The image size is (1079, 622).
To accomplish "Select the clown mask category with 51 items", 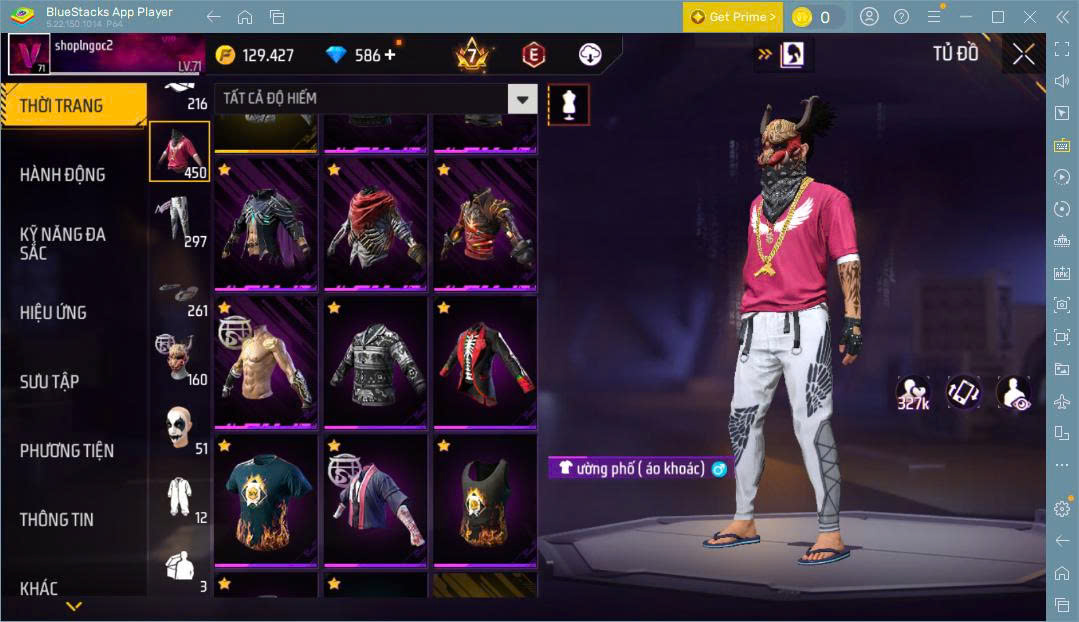I will [x=180, y=429].
